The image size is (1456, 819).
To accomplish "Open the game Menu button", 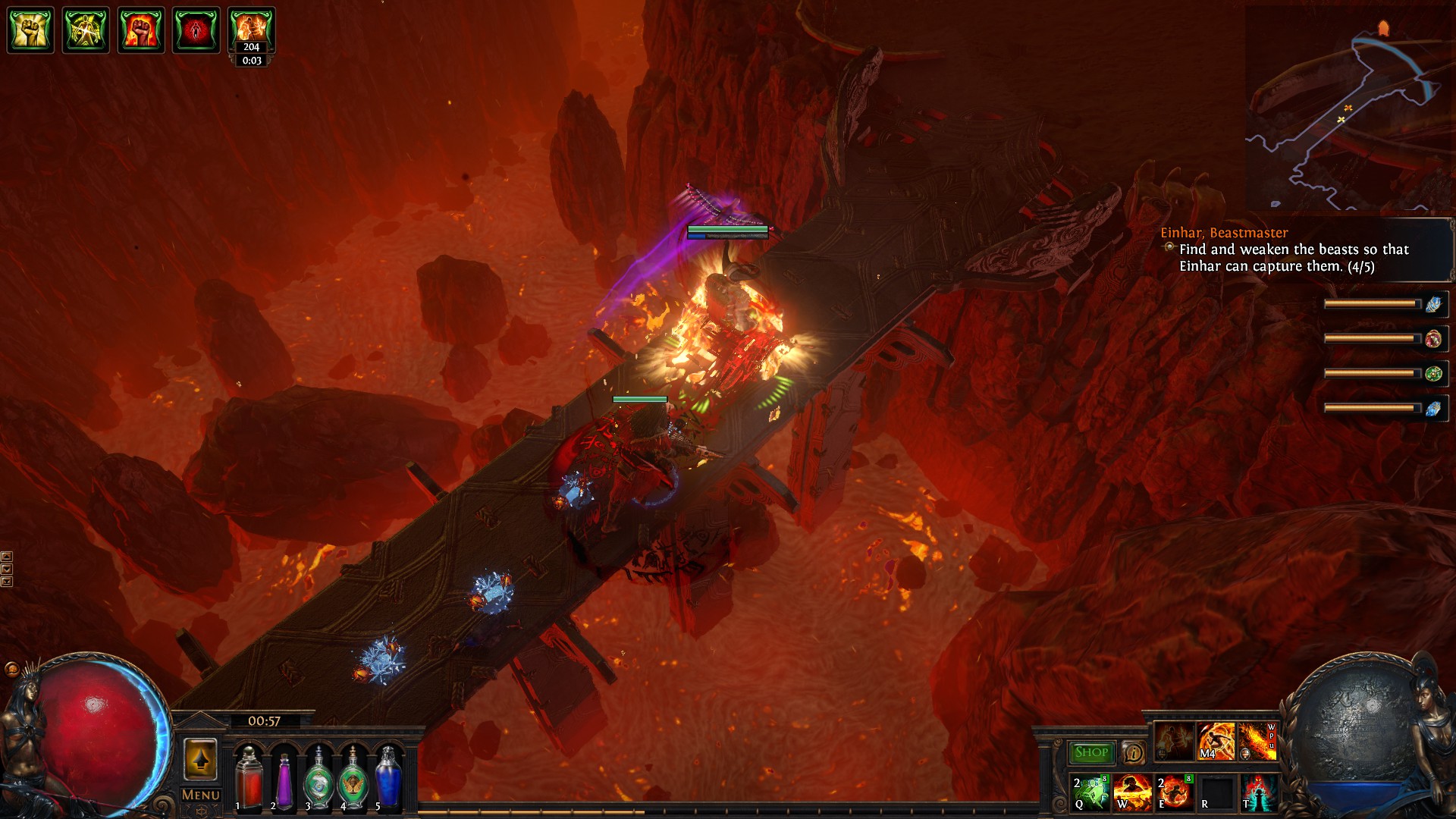I will 200,795.
